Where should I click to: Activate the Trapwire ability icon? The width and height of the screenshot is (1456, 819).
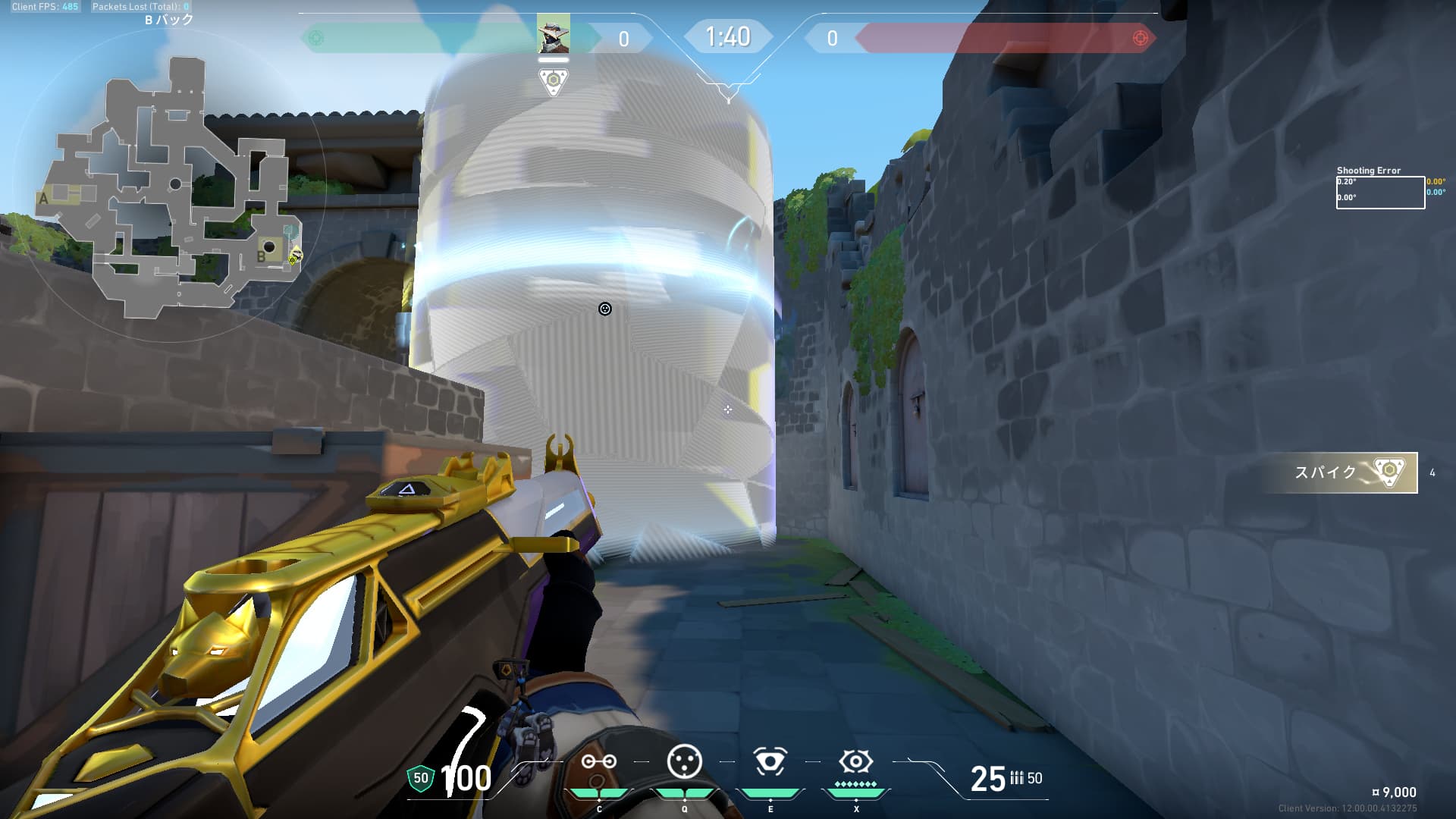598,761
